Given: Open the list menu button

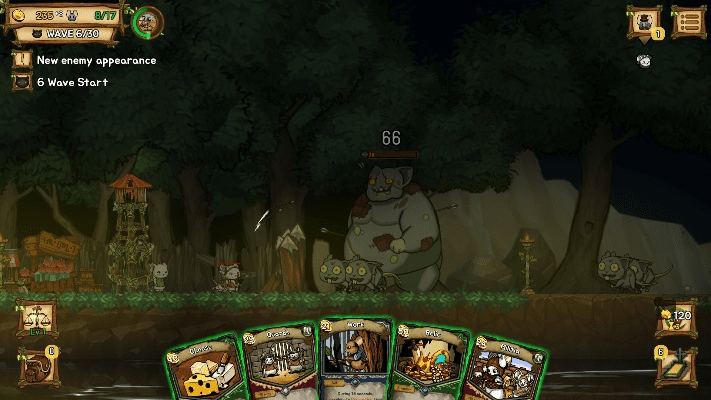Looking at the screenshot, I should [687, 21].
